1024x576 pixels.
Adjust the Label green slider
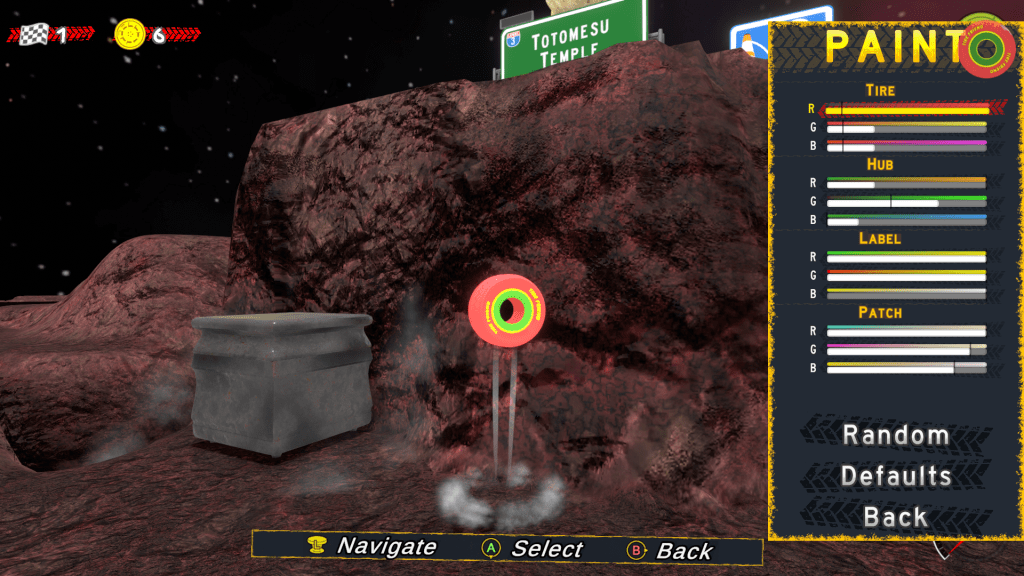tap(906, 275)
